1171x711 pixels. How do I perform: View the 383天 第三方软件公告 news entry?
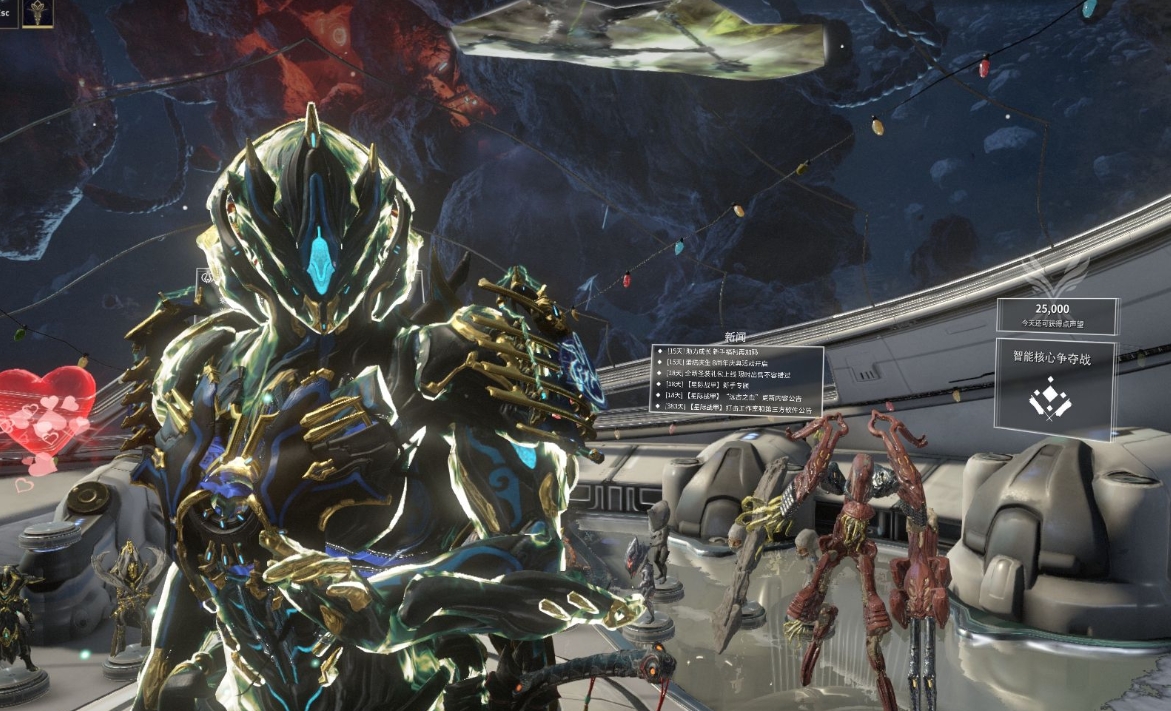[x=738, y=408]
